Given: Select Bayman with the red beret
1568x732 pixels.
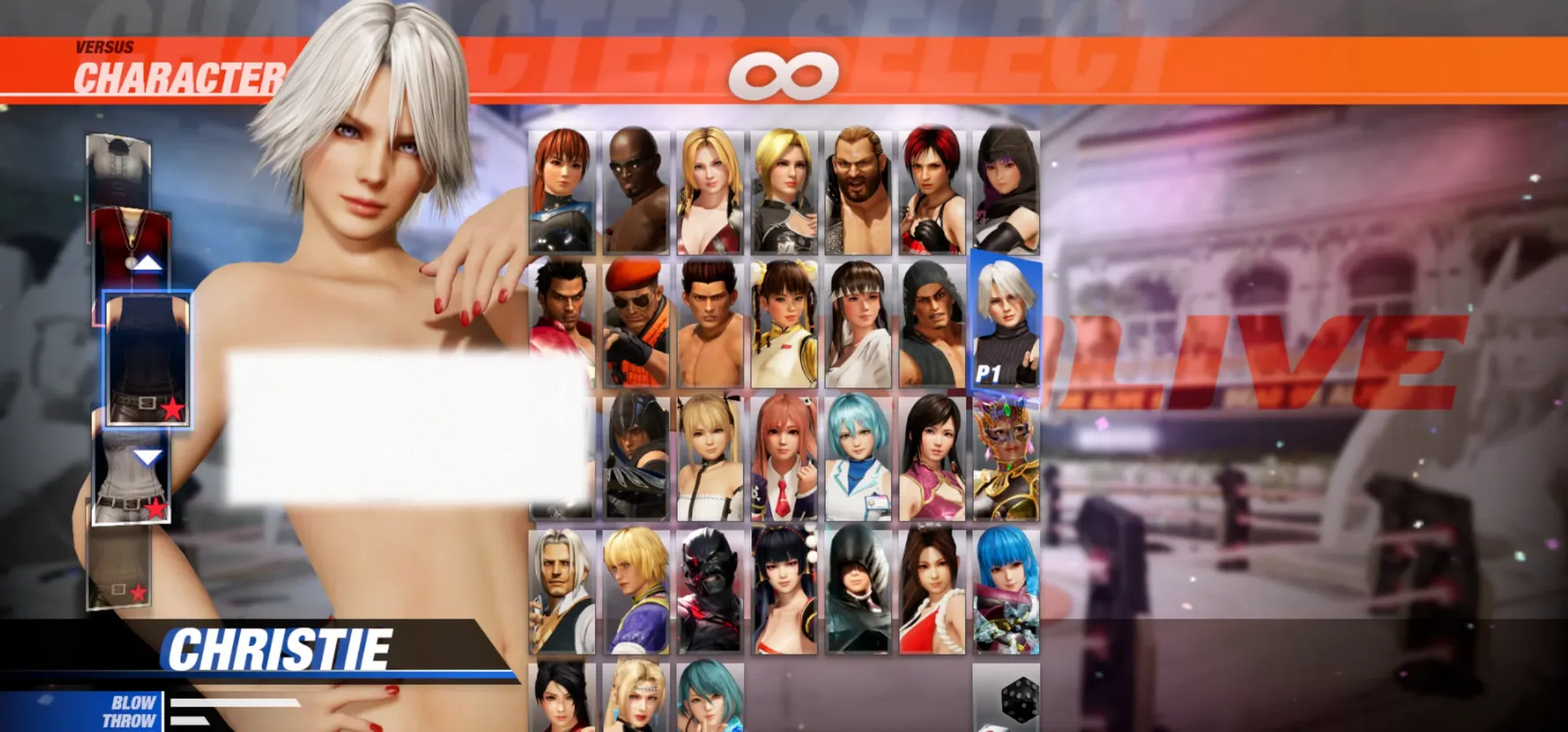Looking at the screenshot, I should click(x=636, y=324).
